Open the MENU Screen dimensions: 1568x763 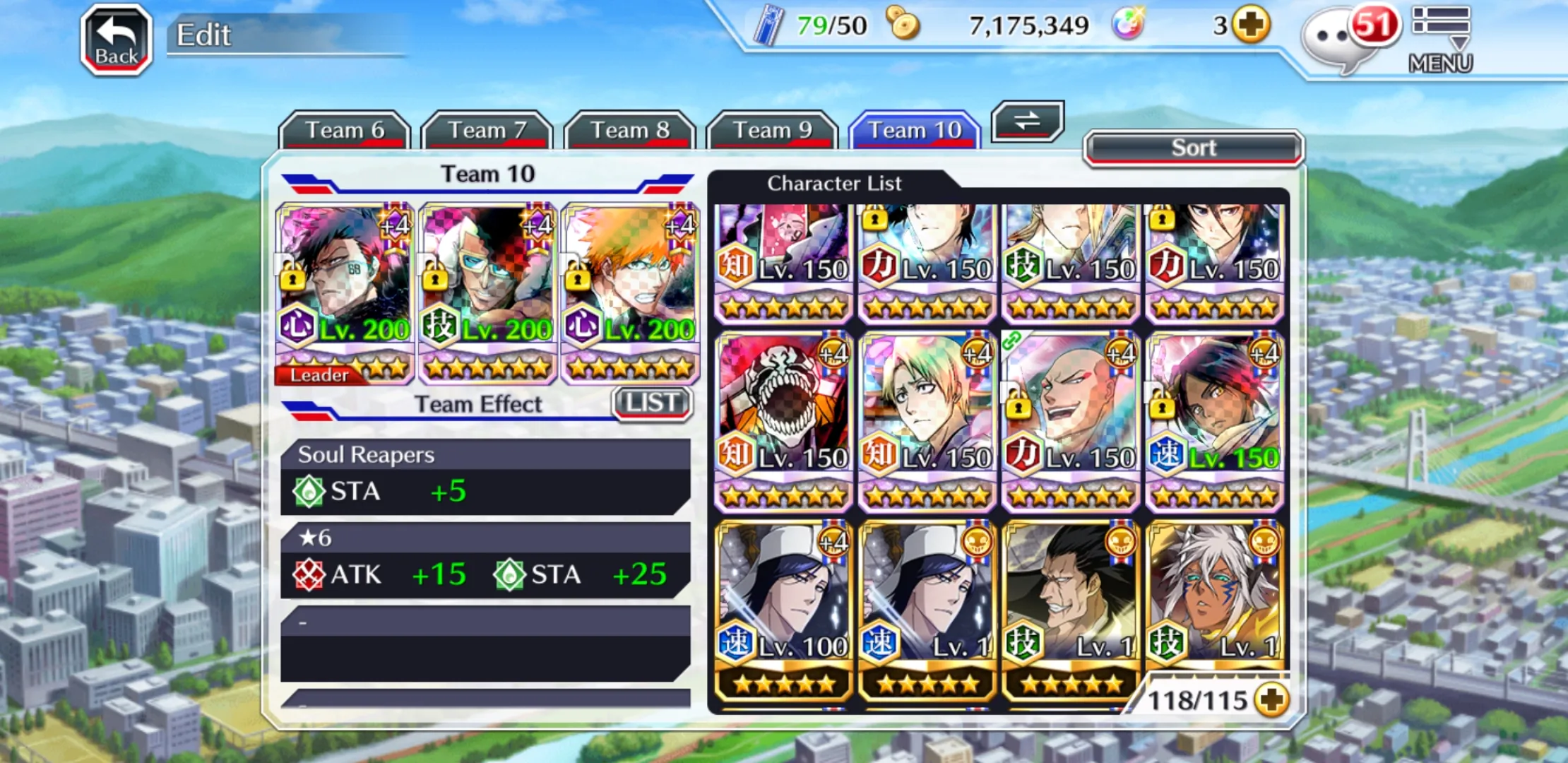[x=1441, y=40]
